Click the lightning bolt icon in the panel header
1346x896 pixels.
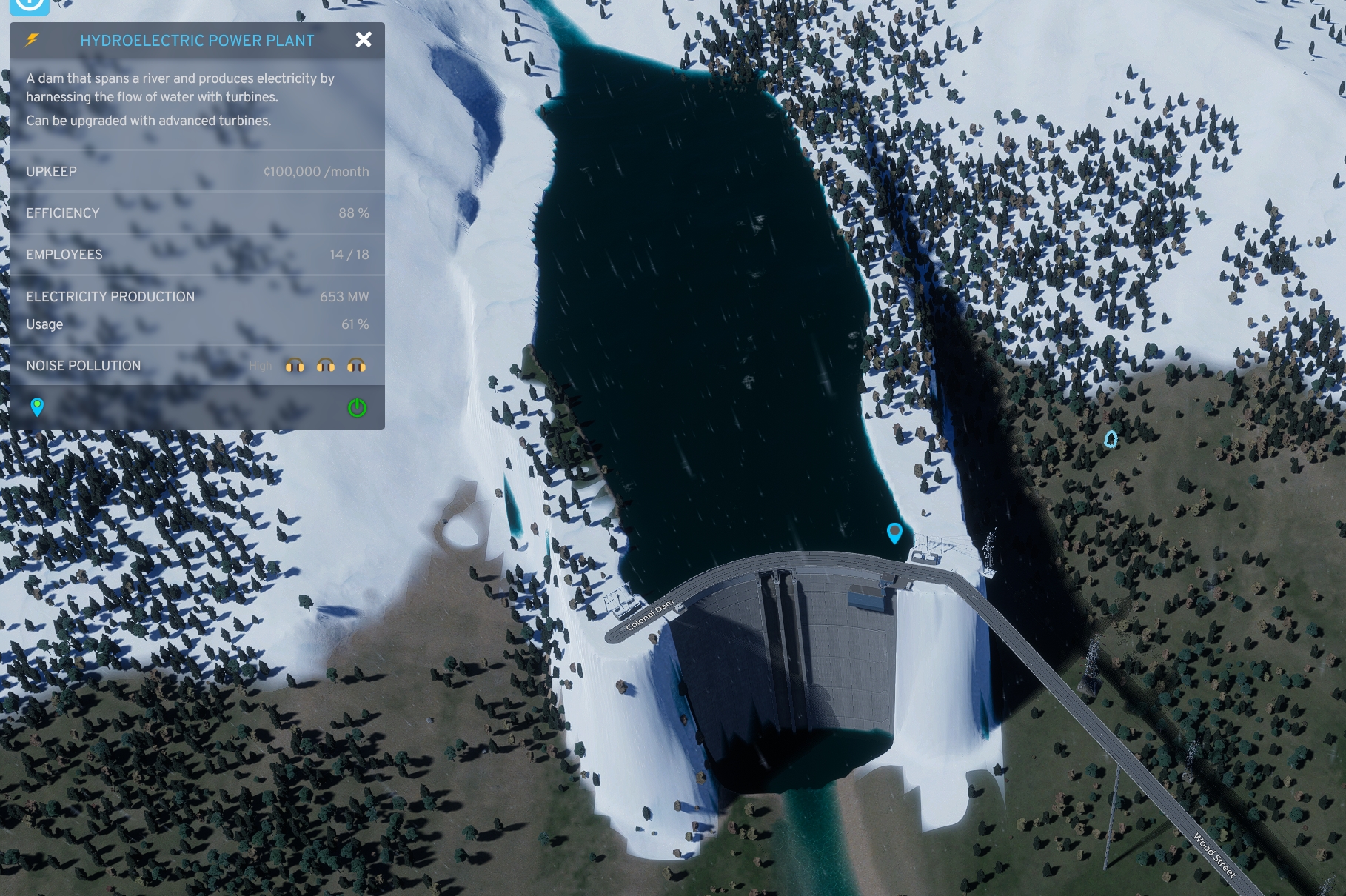(30, 40)
